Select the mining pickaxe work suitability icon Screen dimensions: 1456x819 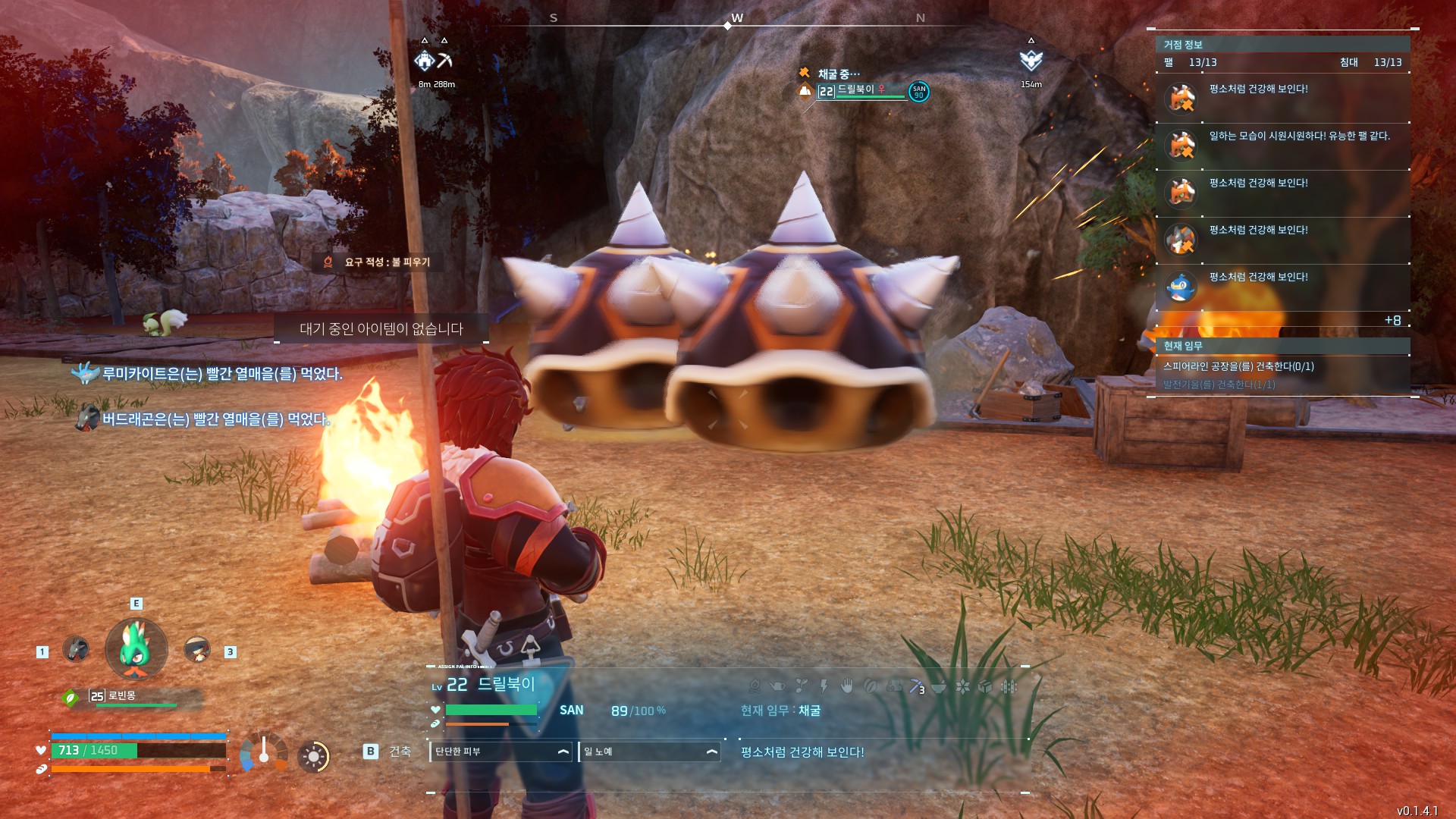pyautogui.click(x=916, y=686)
